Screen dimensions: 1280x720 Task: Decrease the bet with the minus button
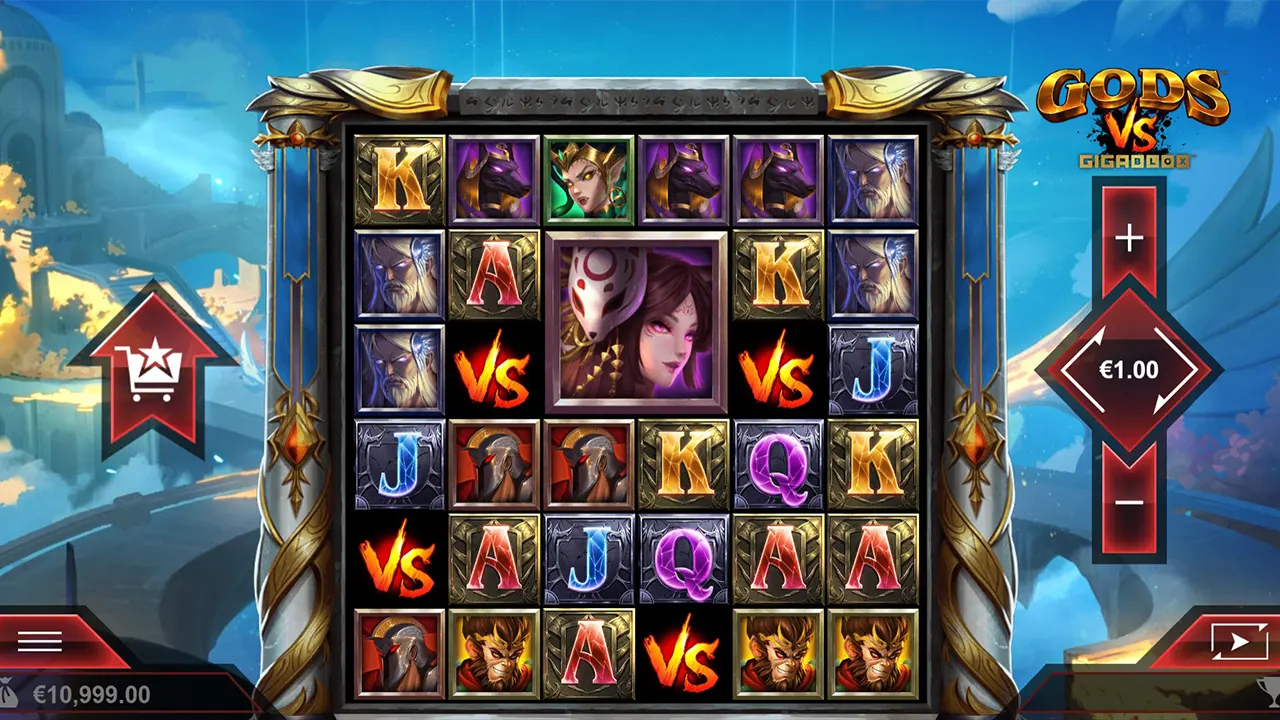click(1129, 501)
